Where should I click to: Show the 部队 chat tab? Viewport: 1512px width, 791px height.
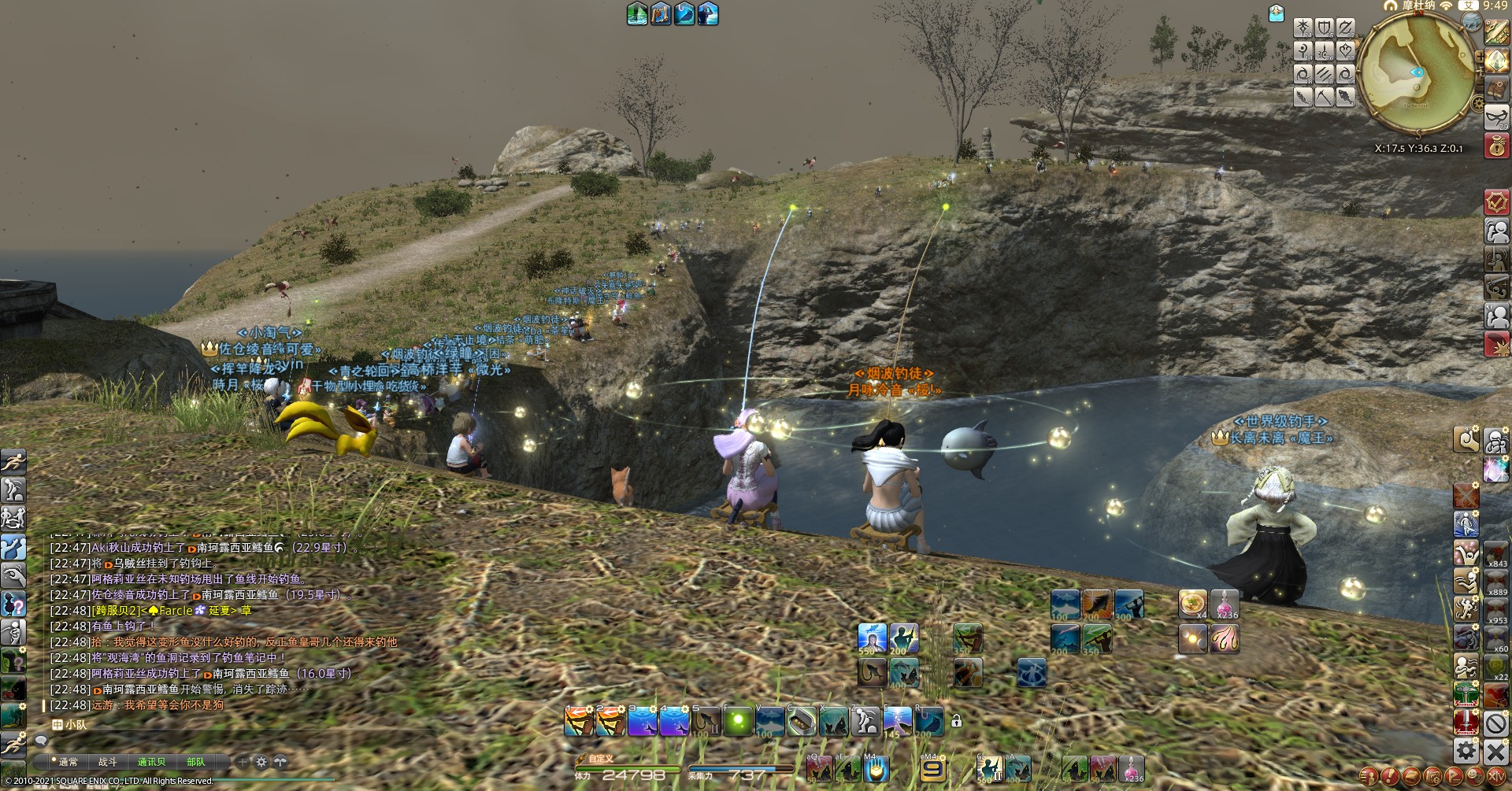point(195,762)
